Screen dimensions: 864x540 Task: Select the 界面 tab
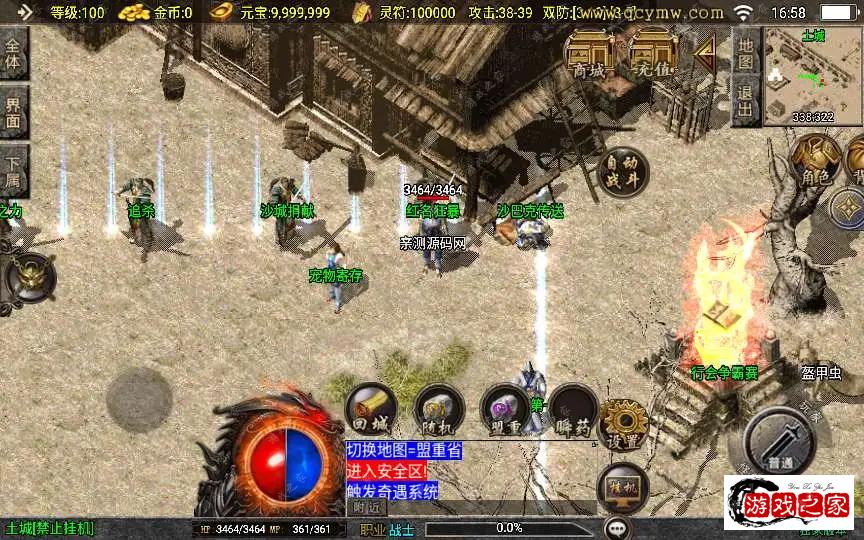click(x=13, y=111)
